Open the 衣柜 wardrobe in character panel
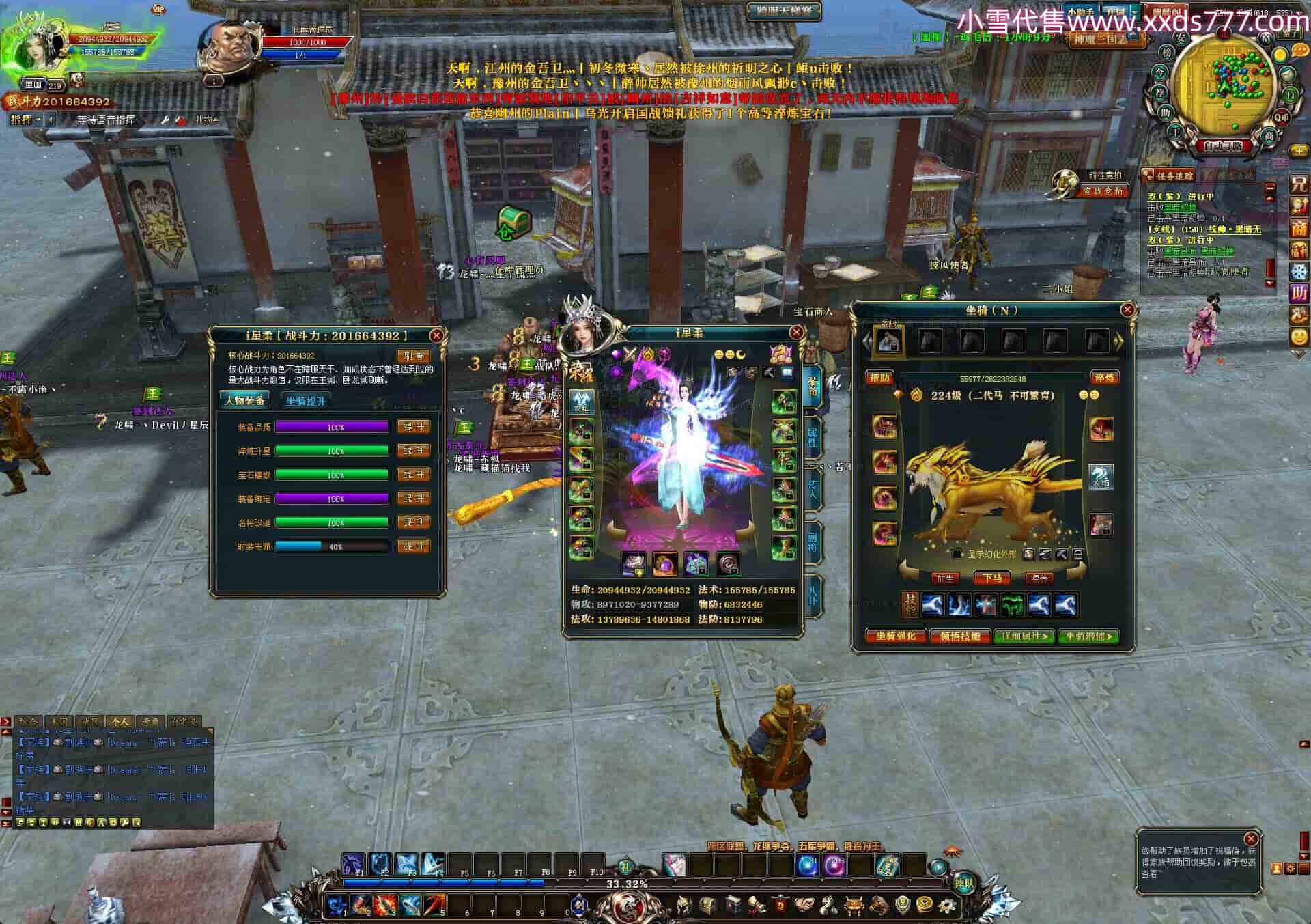 pos(582,403)
